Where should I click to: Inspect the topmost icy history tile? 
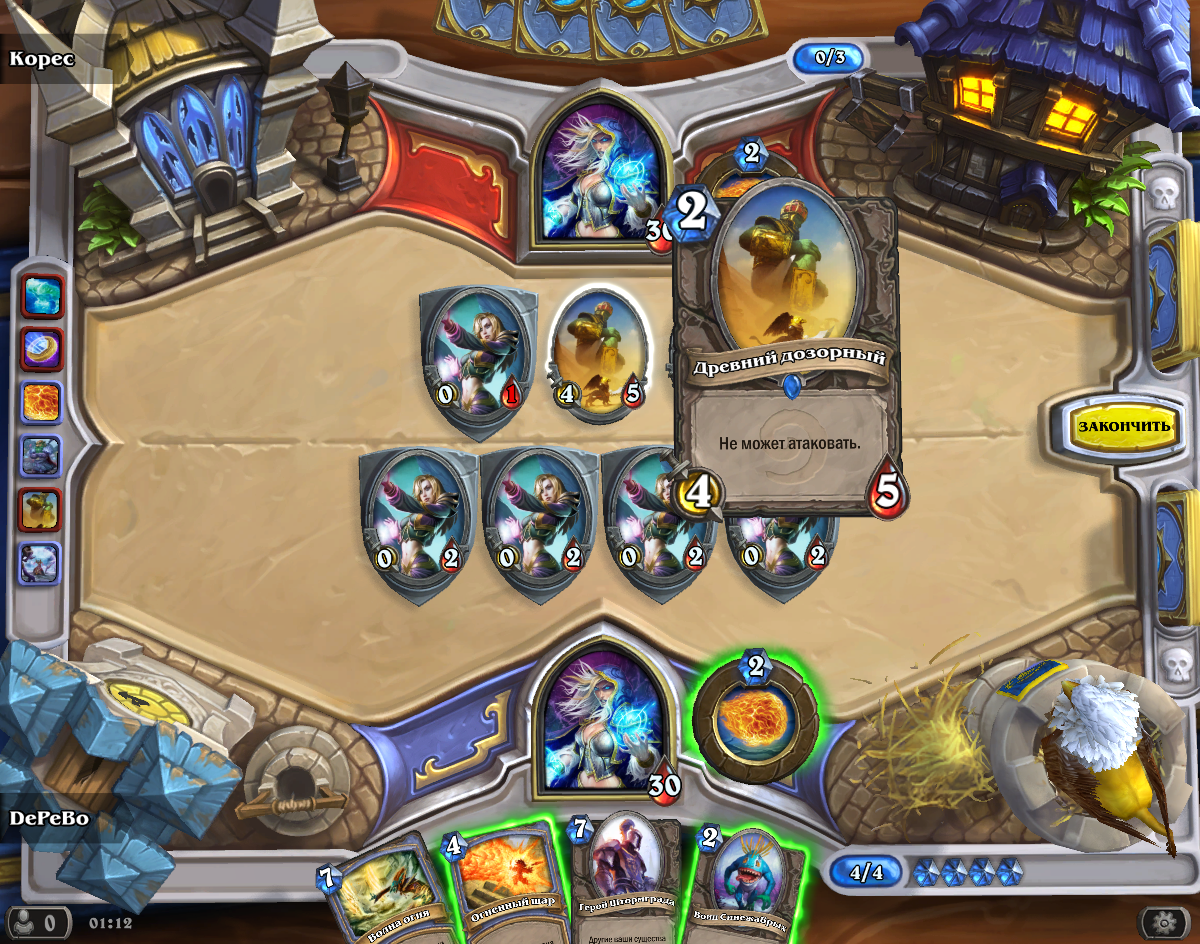pyautogui.click(x=41, y=296)
